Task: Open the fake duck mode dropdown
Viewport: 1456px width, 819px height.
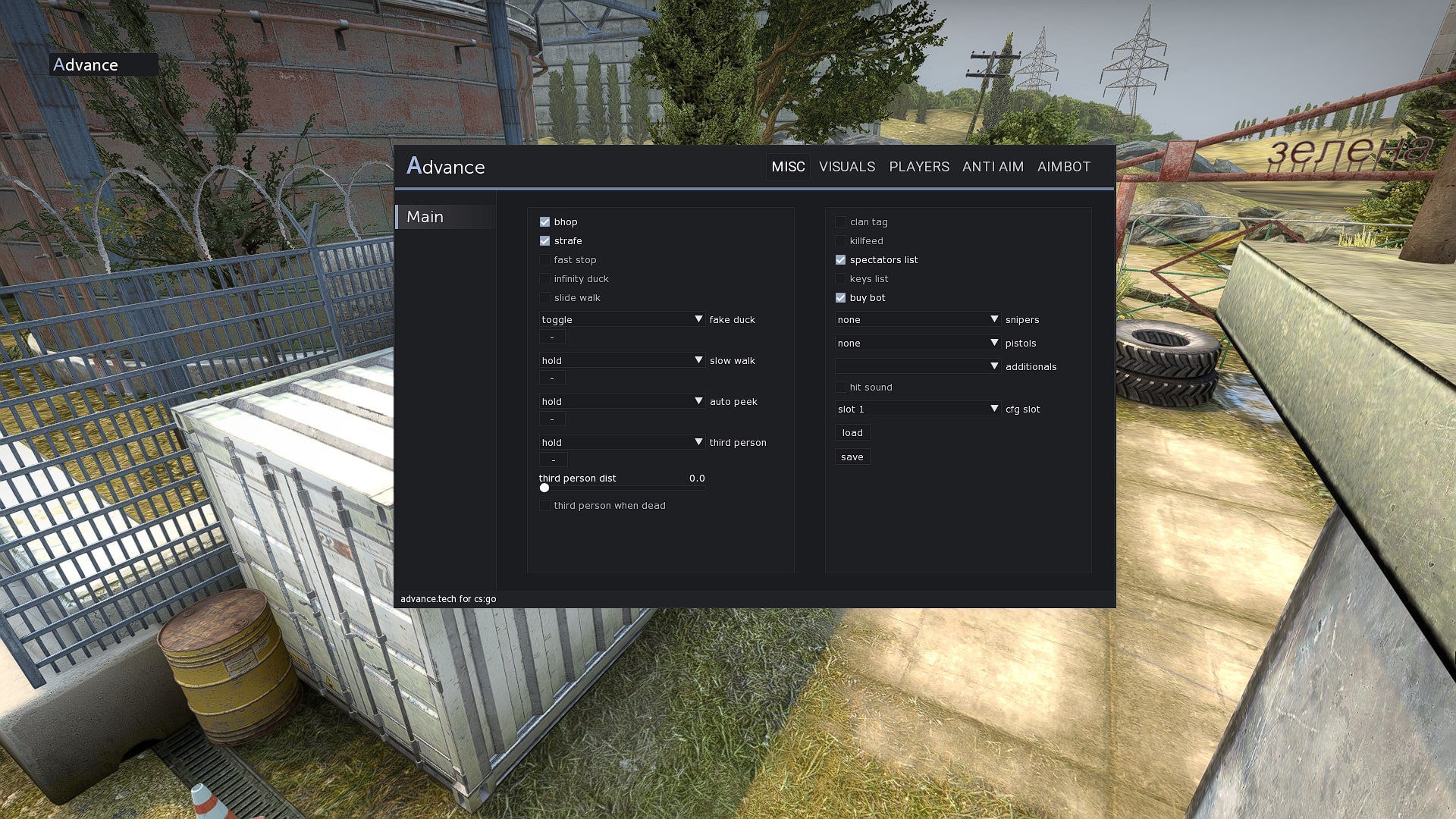Action: pyautogui.click(x=622, y=319)
